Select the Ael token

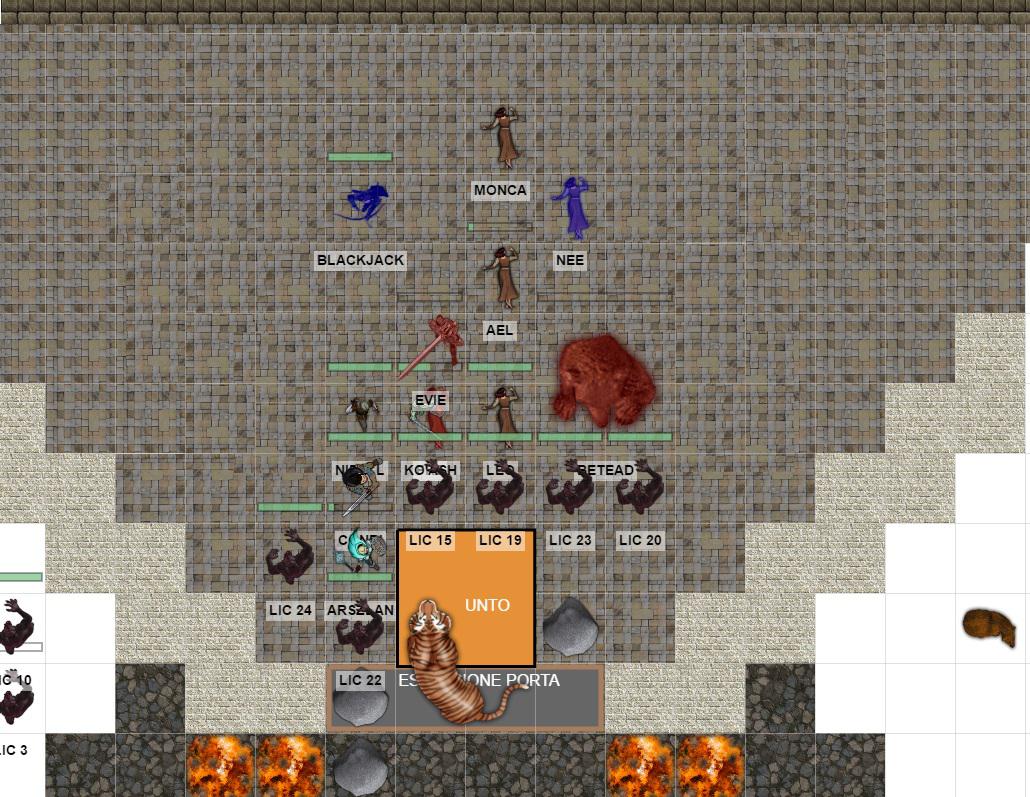pyautogui.click(x=501, y=277)
